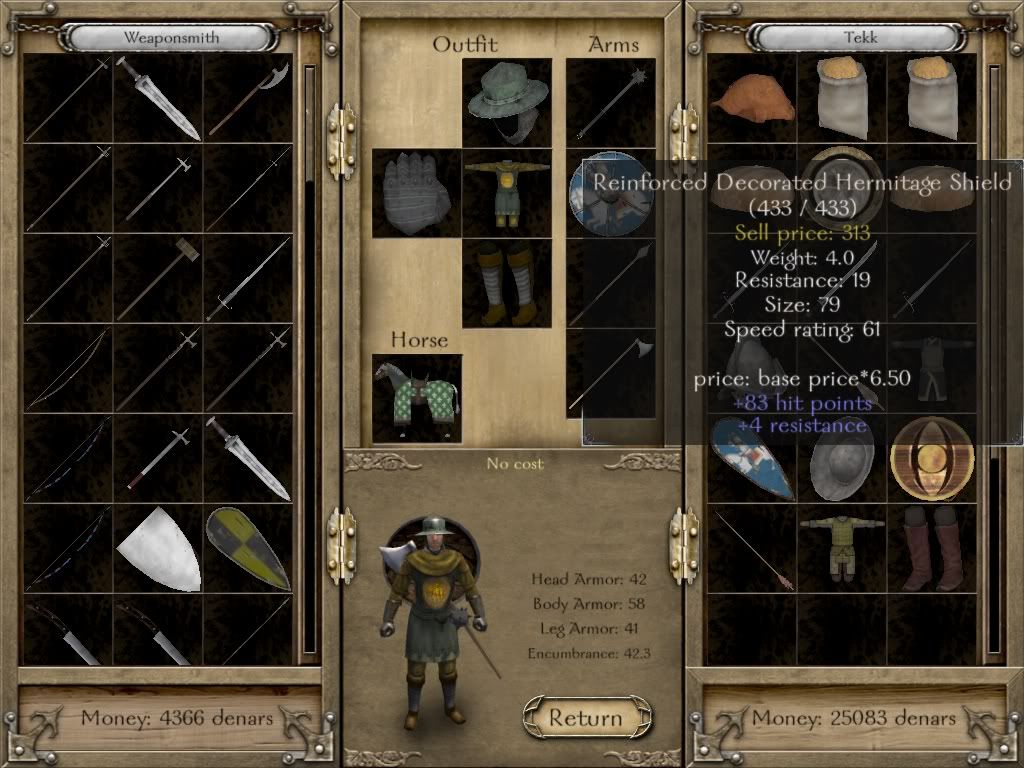
Task: Select the yellow and green checkered shield
Action: [x=248, y=548]
